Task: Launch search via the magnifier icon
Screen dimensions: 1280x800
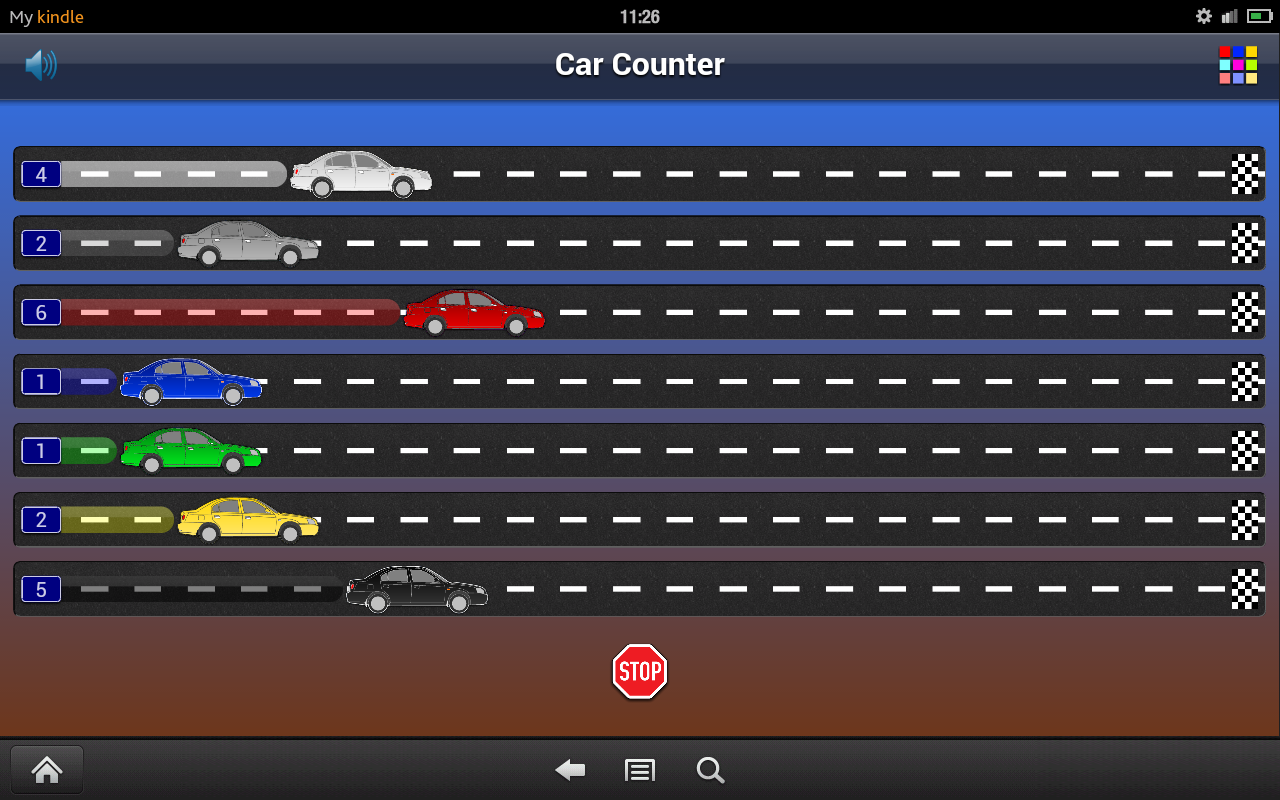Action: click(710, 770)
